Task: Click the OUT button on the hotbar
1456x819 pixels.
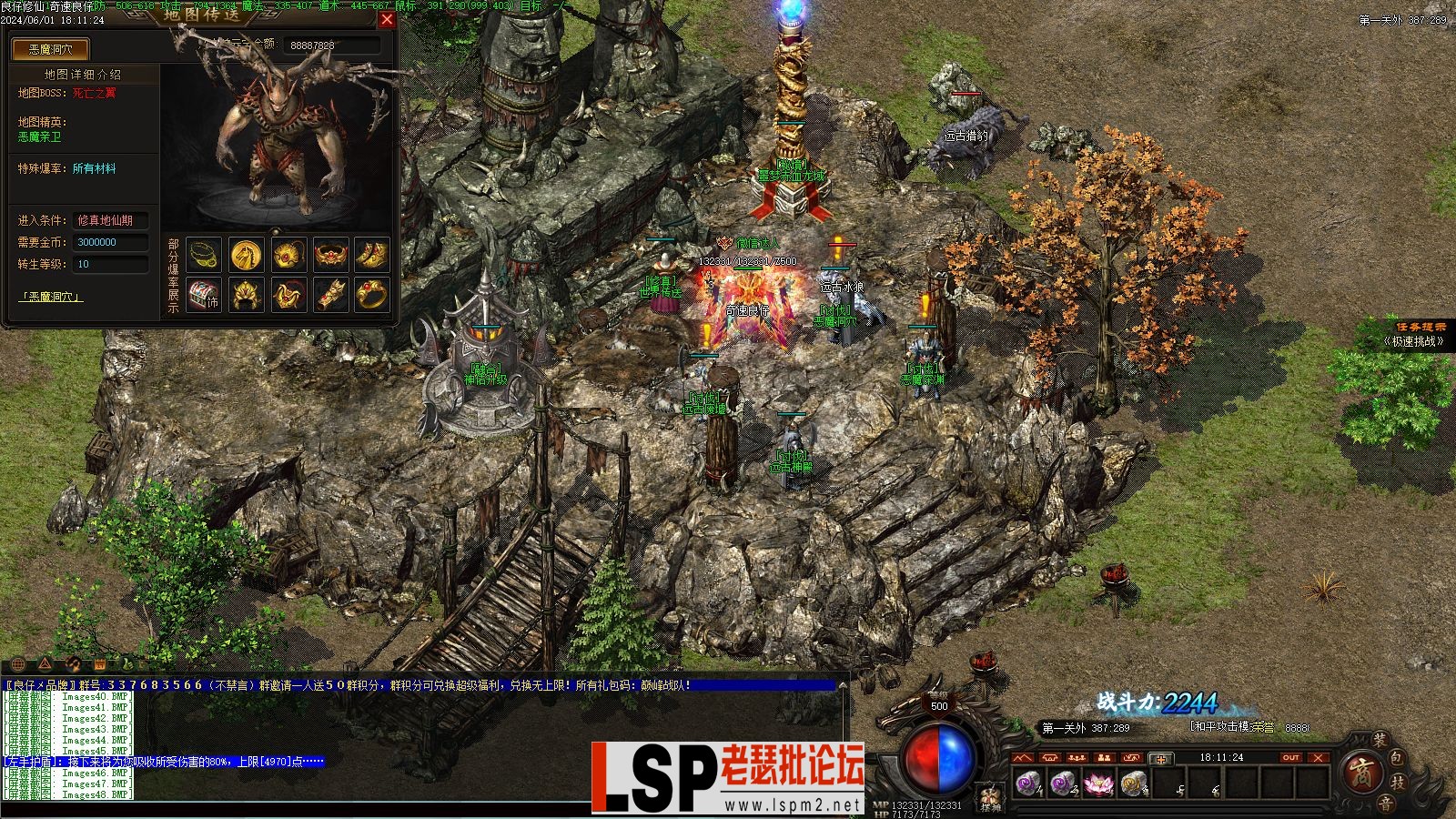Action: pyautogui.click(x=1290, y=757)
